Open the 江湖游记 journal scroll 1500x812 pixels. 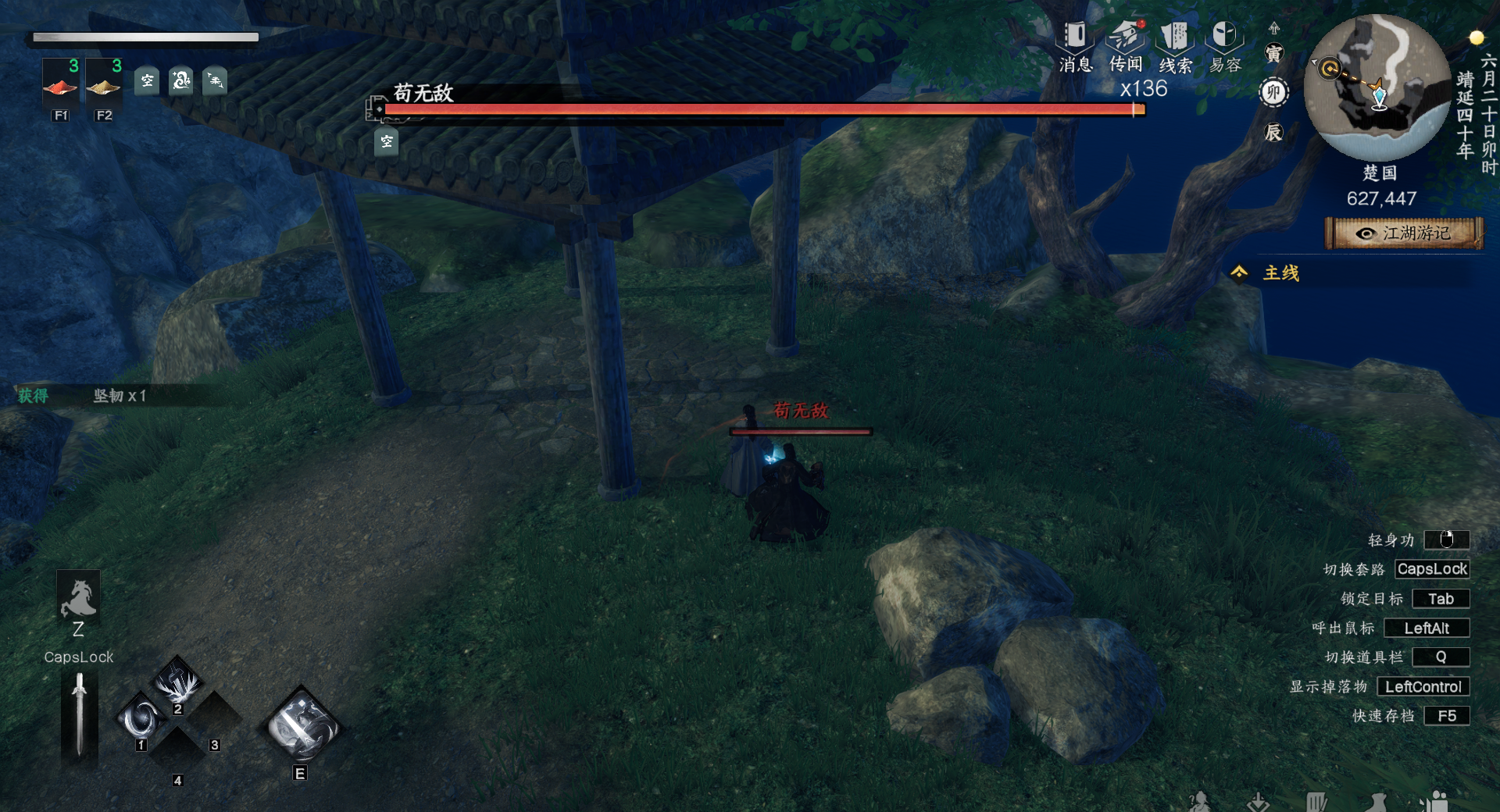[x=1404, y=233]
